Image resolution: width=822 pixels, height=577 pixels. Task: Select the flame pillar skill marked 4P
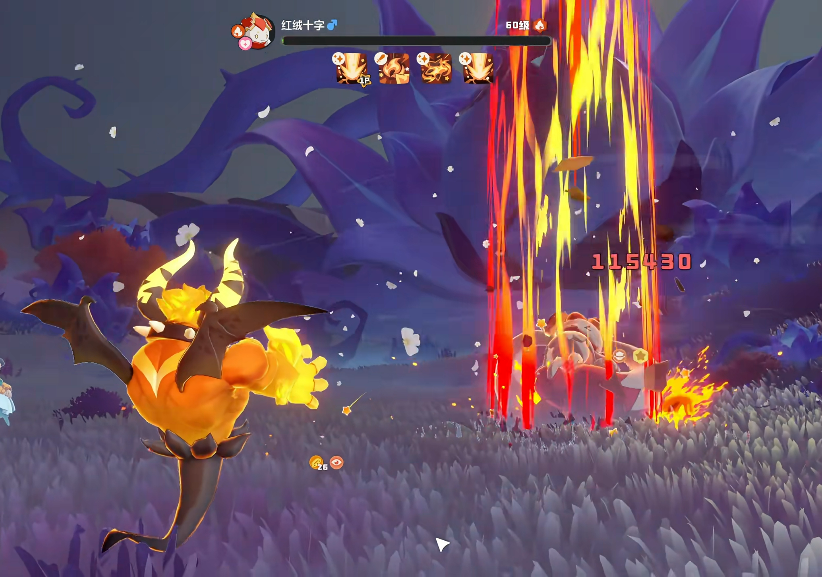pyautogui.click(x=354, y=68)
